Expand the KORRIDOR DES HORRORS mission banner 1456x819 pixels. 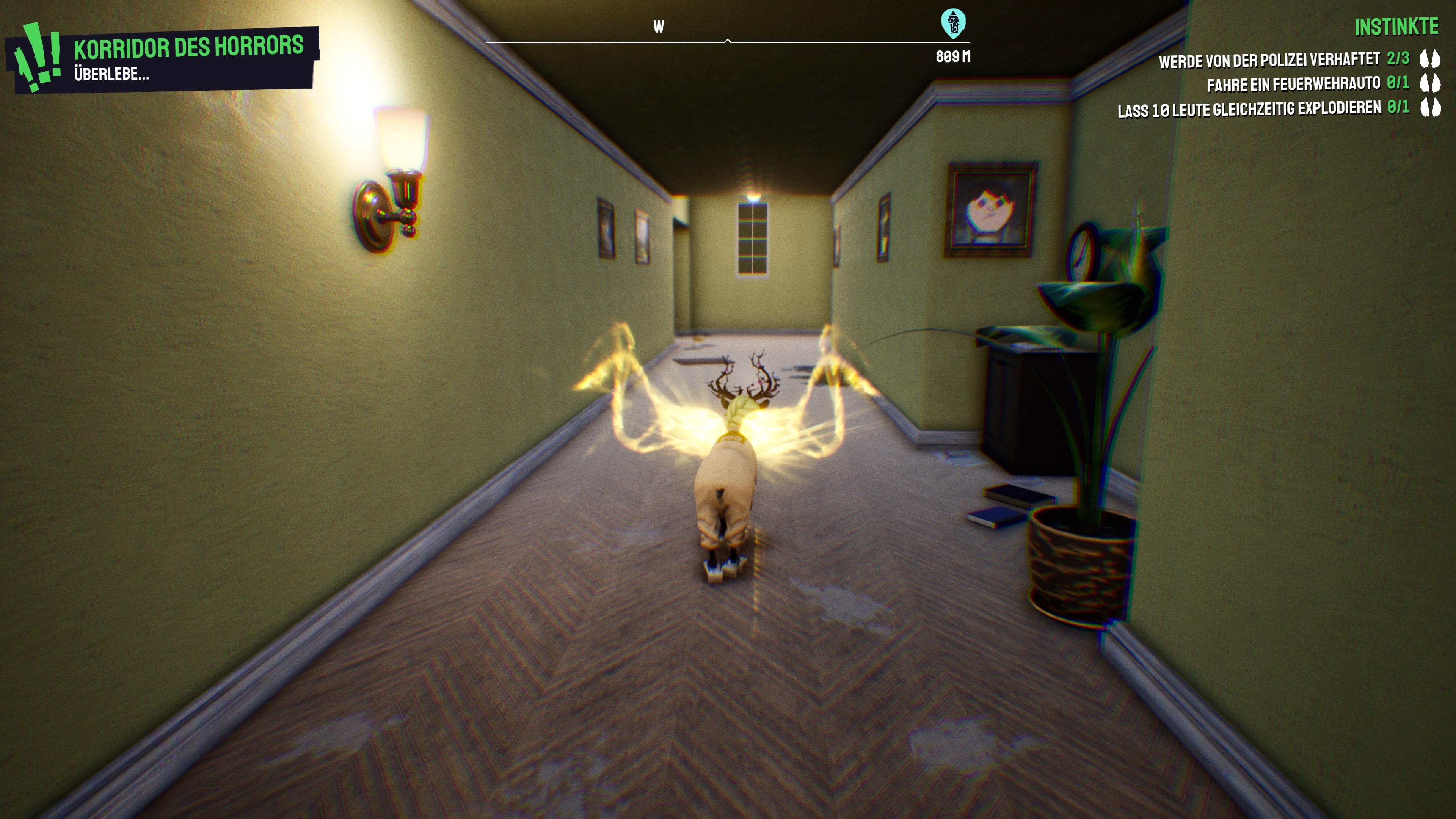click(x=188, y=48)
